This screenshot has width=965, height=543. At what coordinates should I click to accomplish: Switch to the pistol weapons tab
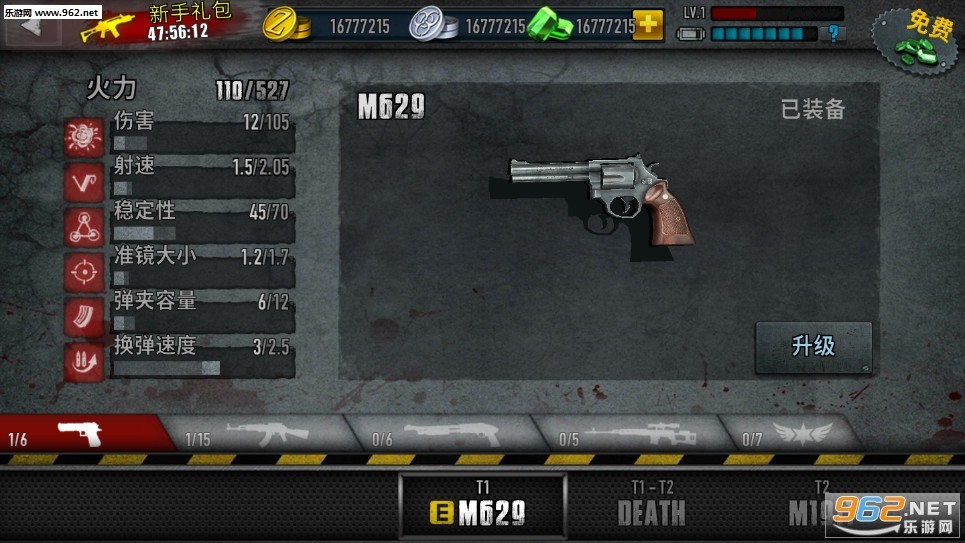[x=85, y=433]
